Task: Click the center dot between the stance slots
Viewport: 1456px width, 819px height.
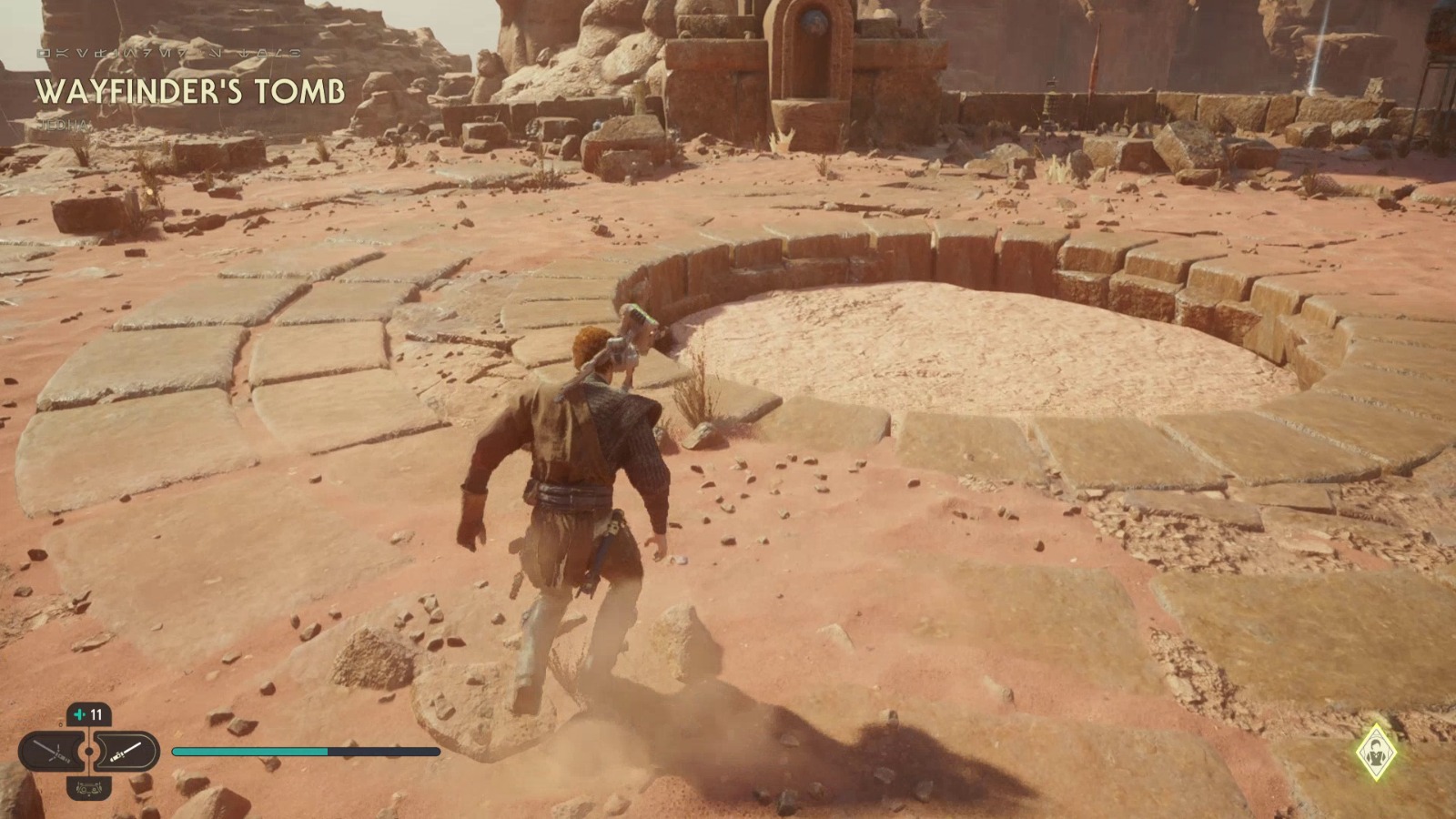Action: [x=88, y=750]
